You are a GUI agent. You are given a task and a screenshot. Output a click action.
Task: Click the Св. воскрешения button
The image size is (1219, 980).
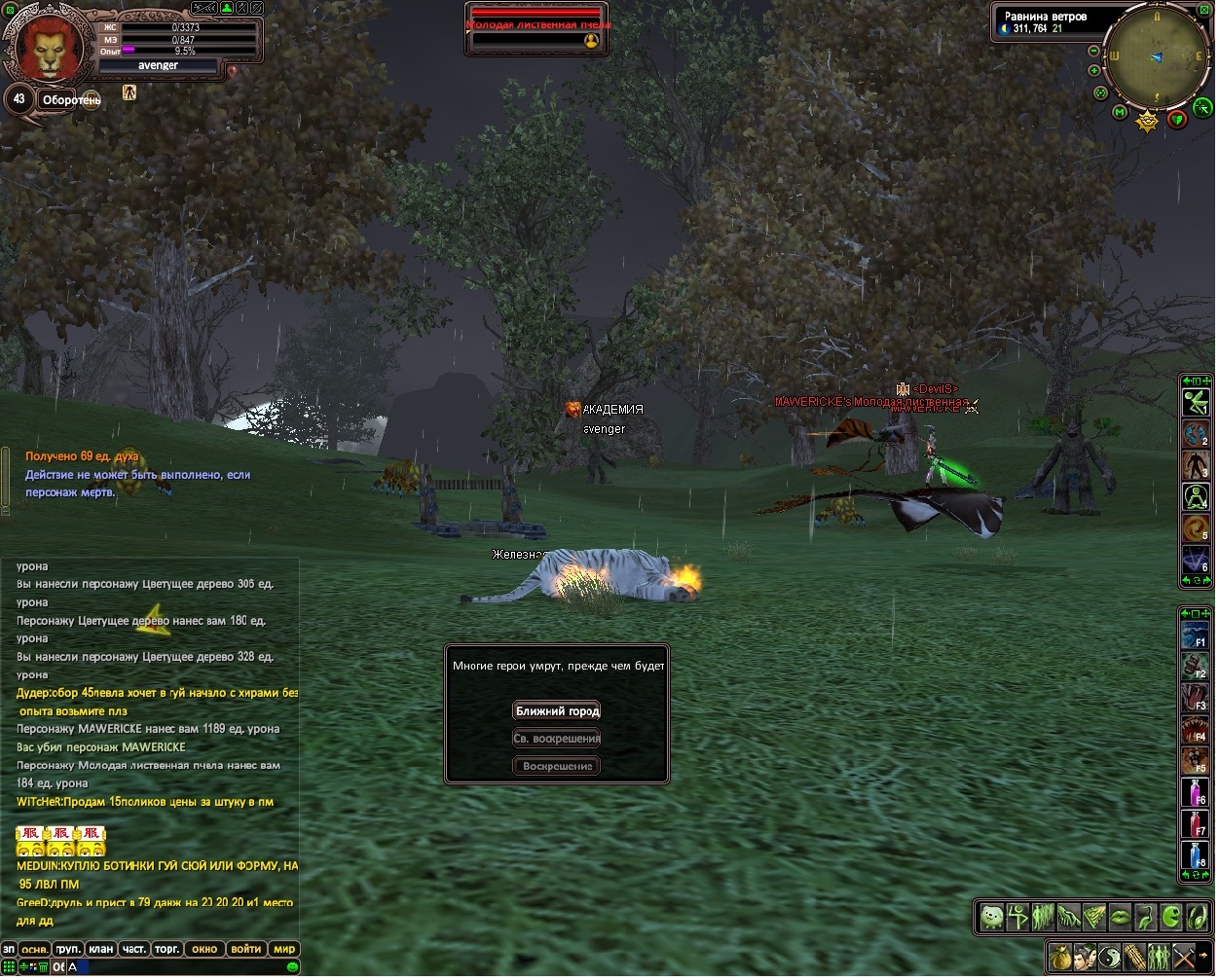558,739
